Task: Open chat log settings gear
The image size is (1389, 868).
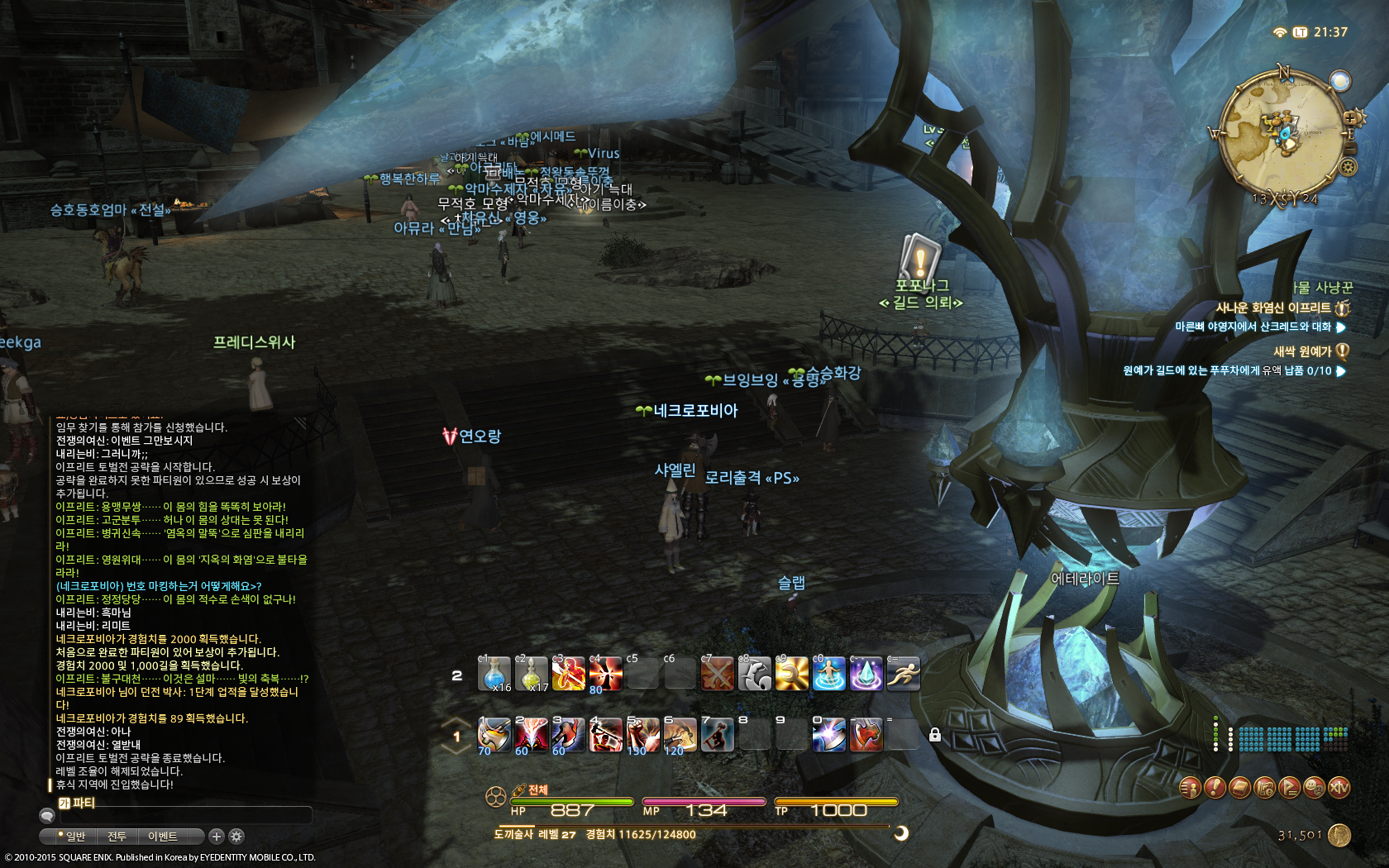Action: tap(236, 837)
